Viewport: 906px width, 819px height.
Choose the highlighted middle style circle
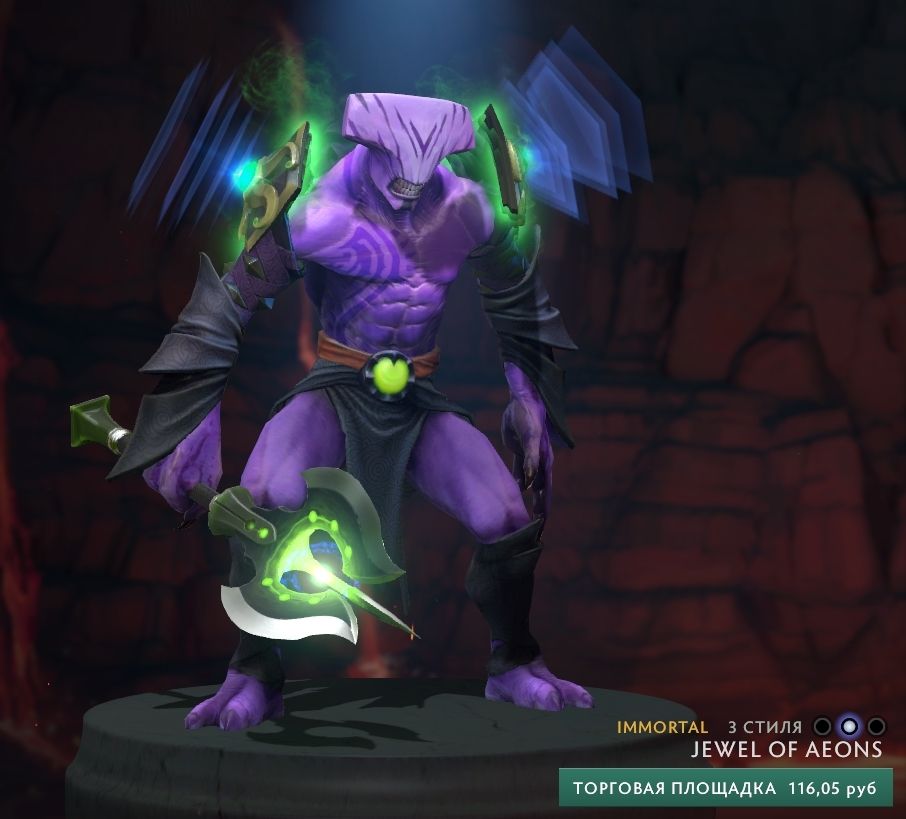coord(849,726)
